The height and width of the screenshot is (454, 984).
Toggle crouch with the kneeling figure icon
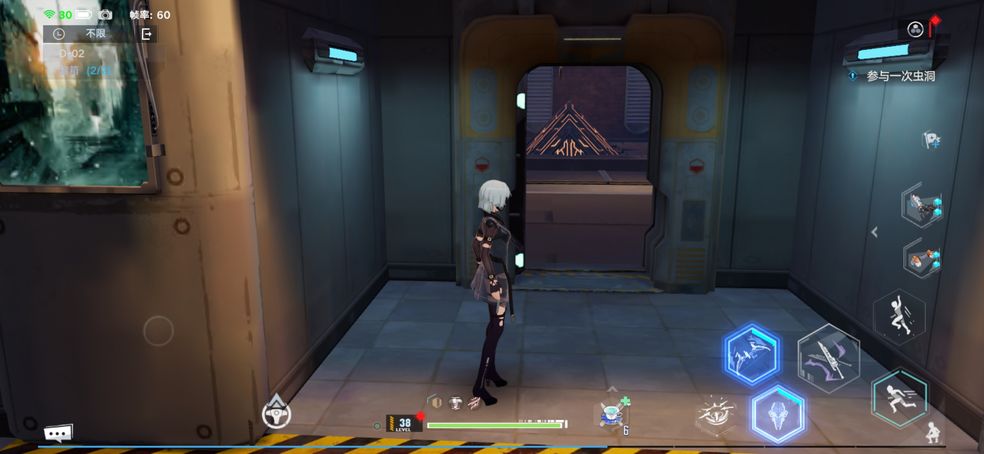(932, 433)
